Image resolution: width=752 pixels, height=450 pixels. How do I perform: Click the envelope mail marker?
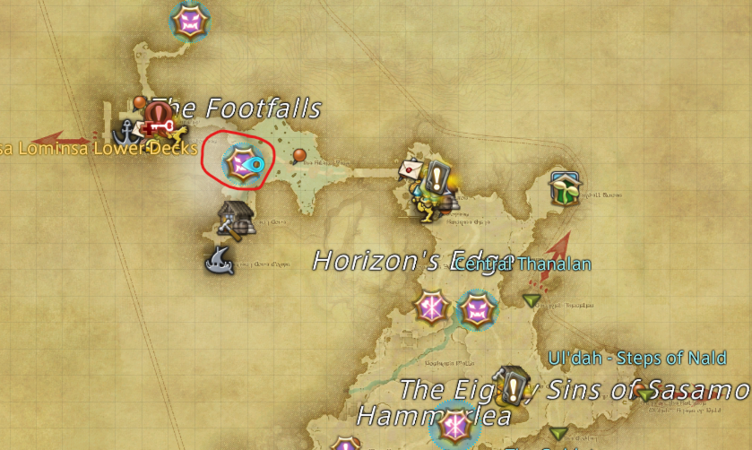[411, 169]
